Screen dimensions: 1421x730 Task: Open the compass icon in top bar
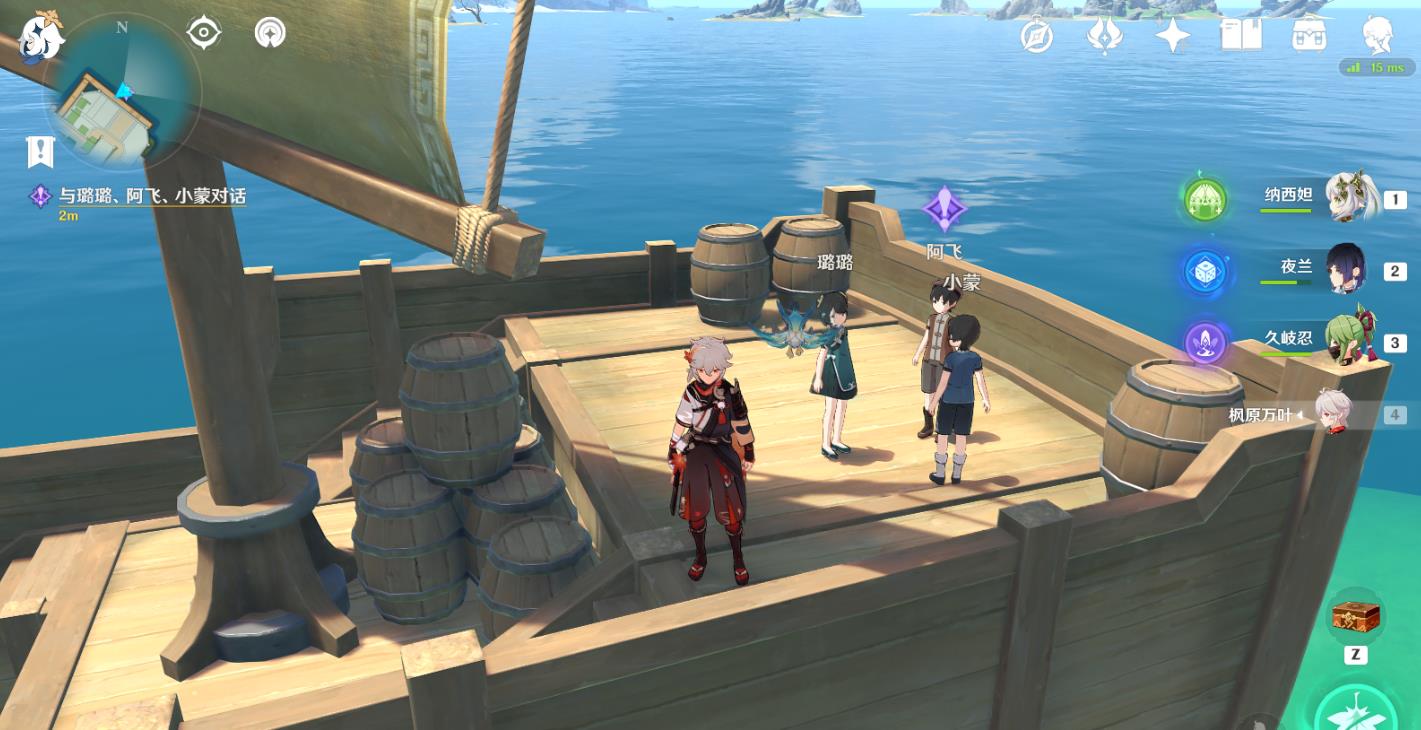pyautogui.click(x=1037, y=36)
